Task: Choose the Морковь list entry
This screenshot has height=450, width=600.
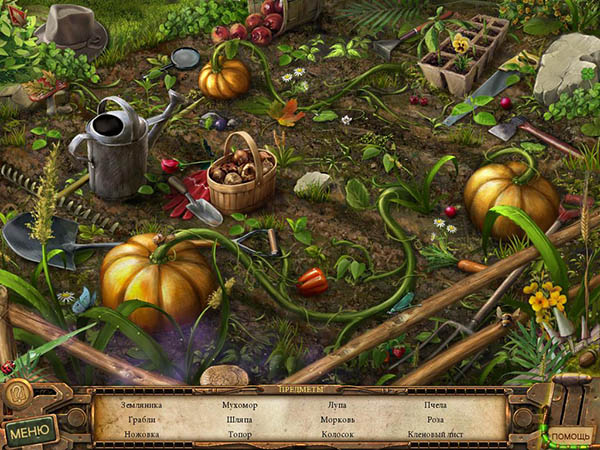Action: pos(337,419)
